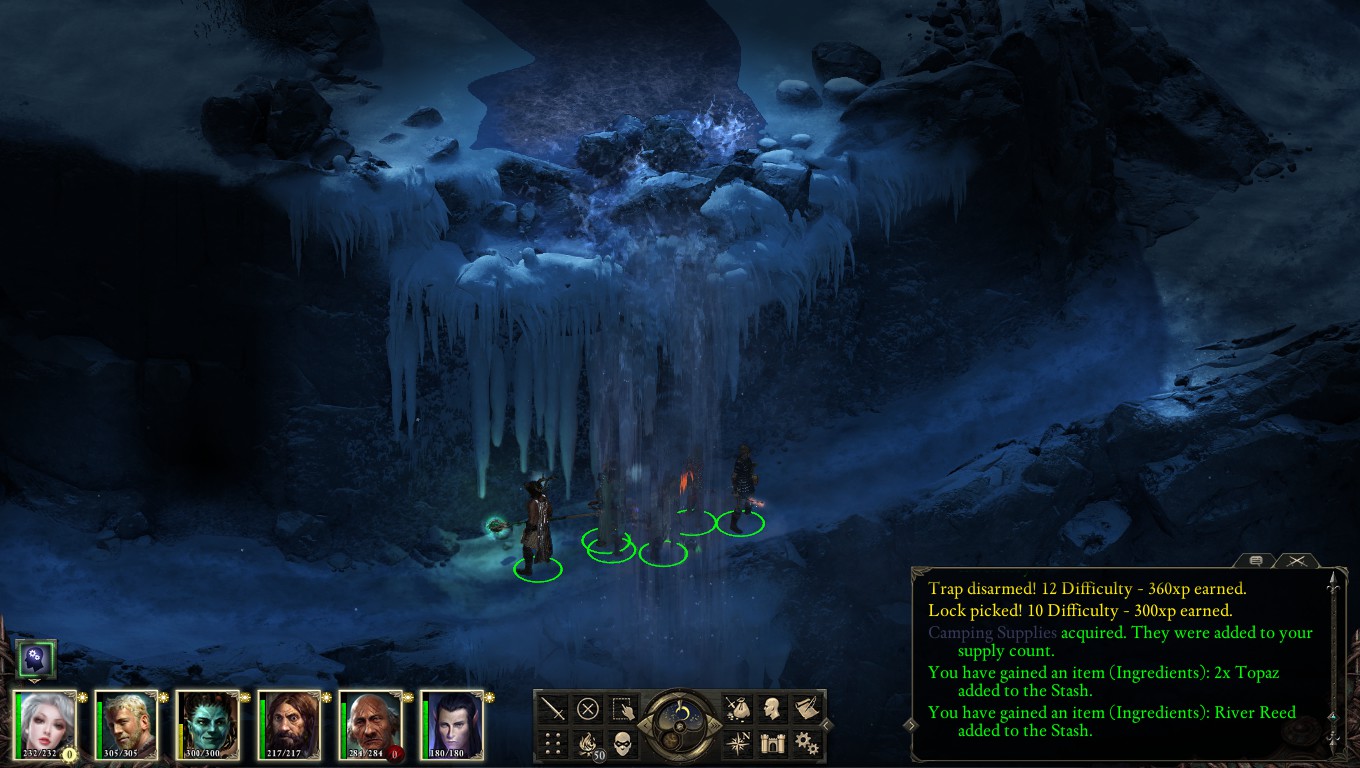This screenshot has width=1360, height=768.
Task: Open the inventory loot bag icon
Action: (x=737, y=709)
